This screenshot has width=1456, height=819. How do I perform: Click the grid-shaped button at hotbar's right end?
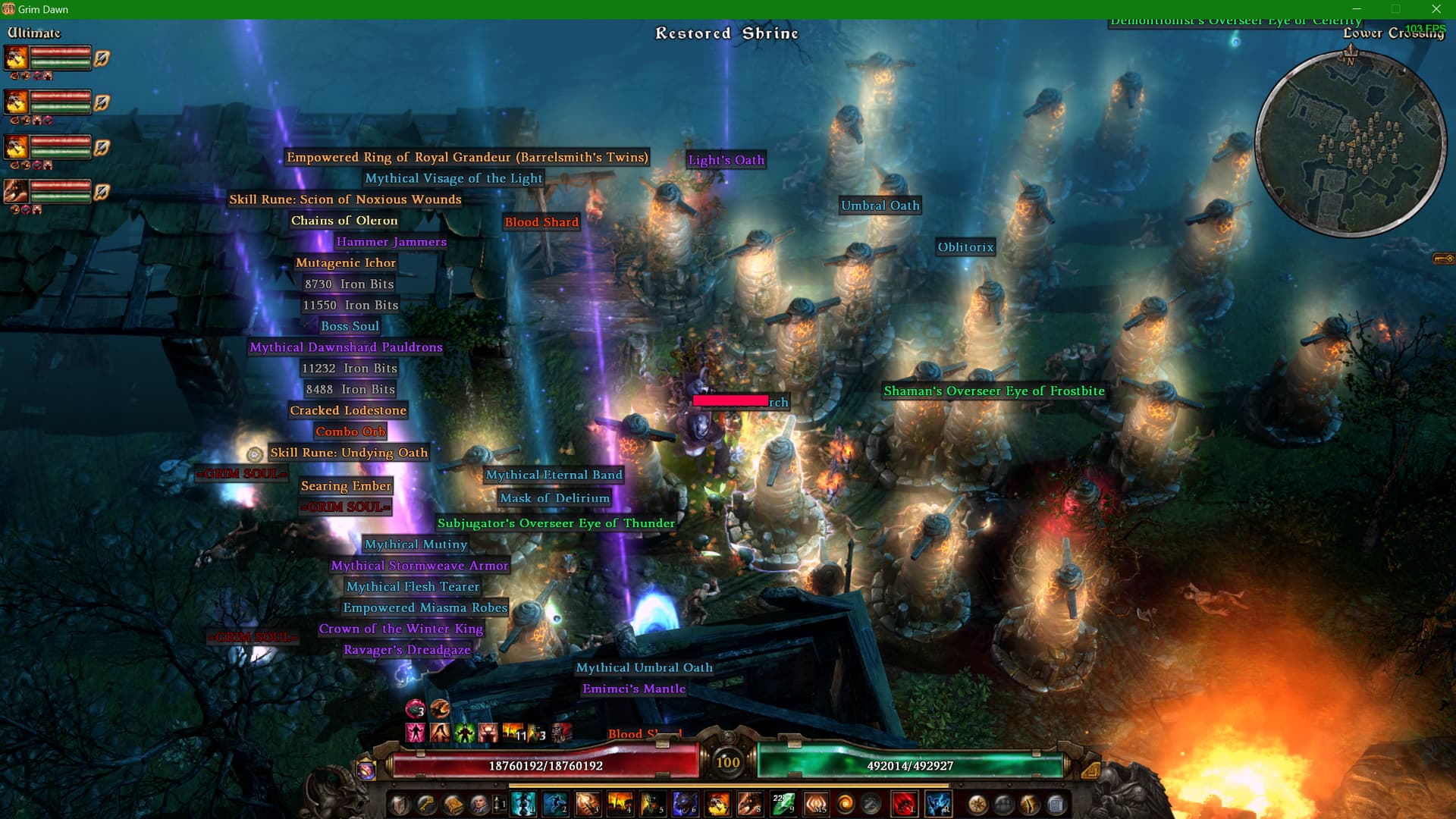pyautogui.click(x=1056, y=804)
